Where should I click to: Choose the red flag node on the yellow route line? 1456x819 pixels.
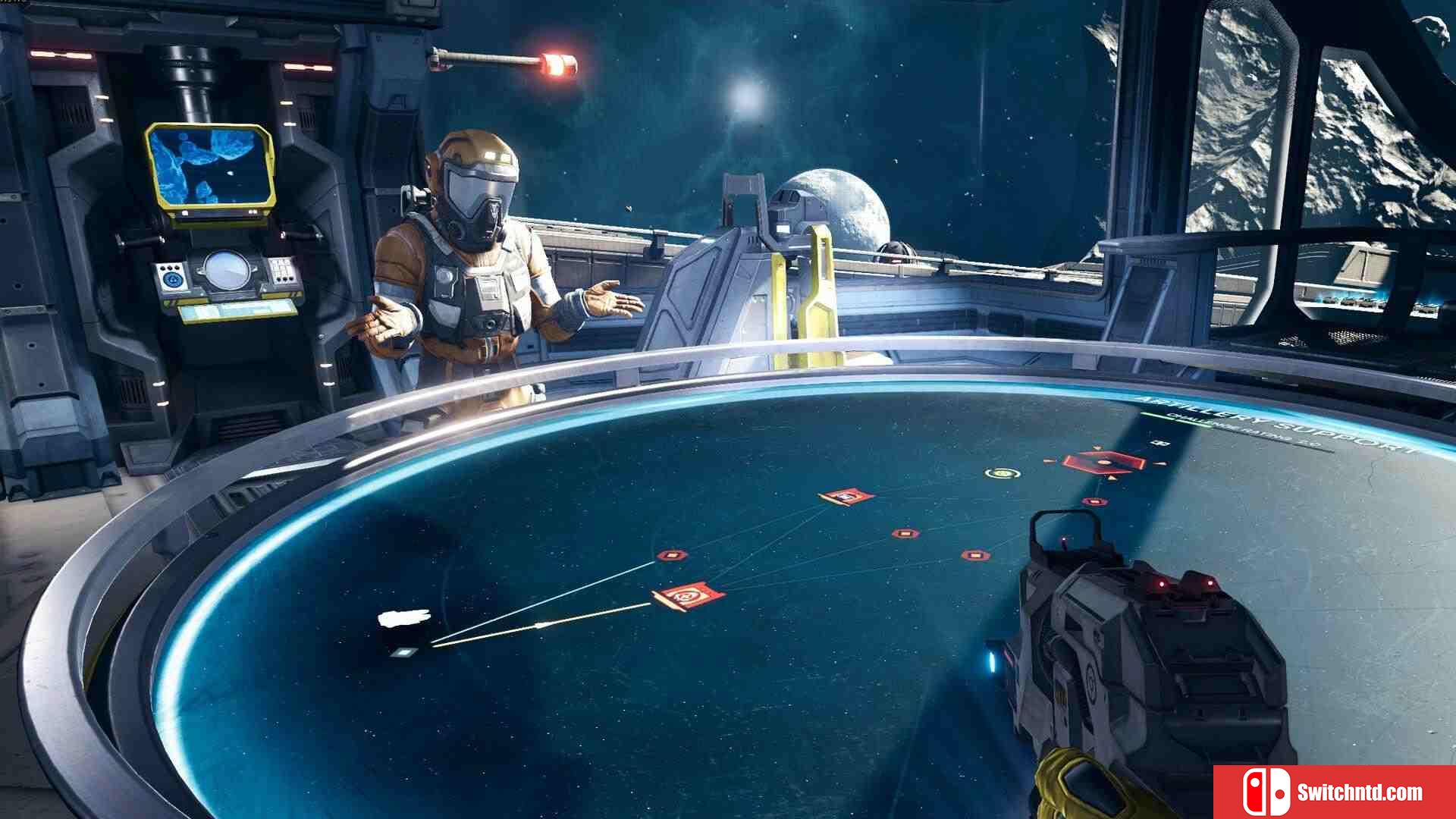click(x=687, y=597)
